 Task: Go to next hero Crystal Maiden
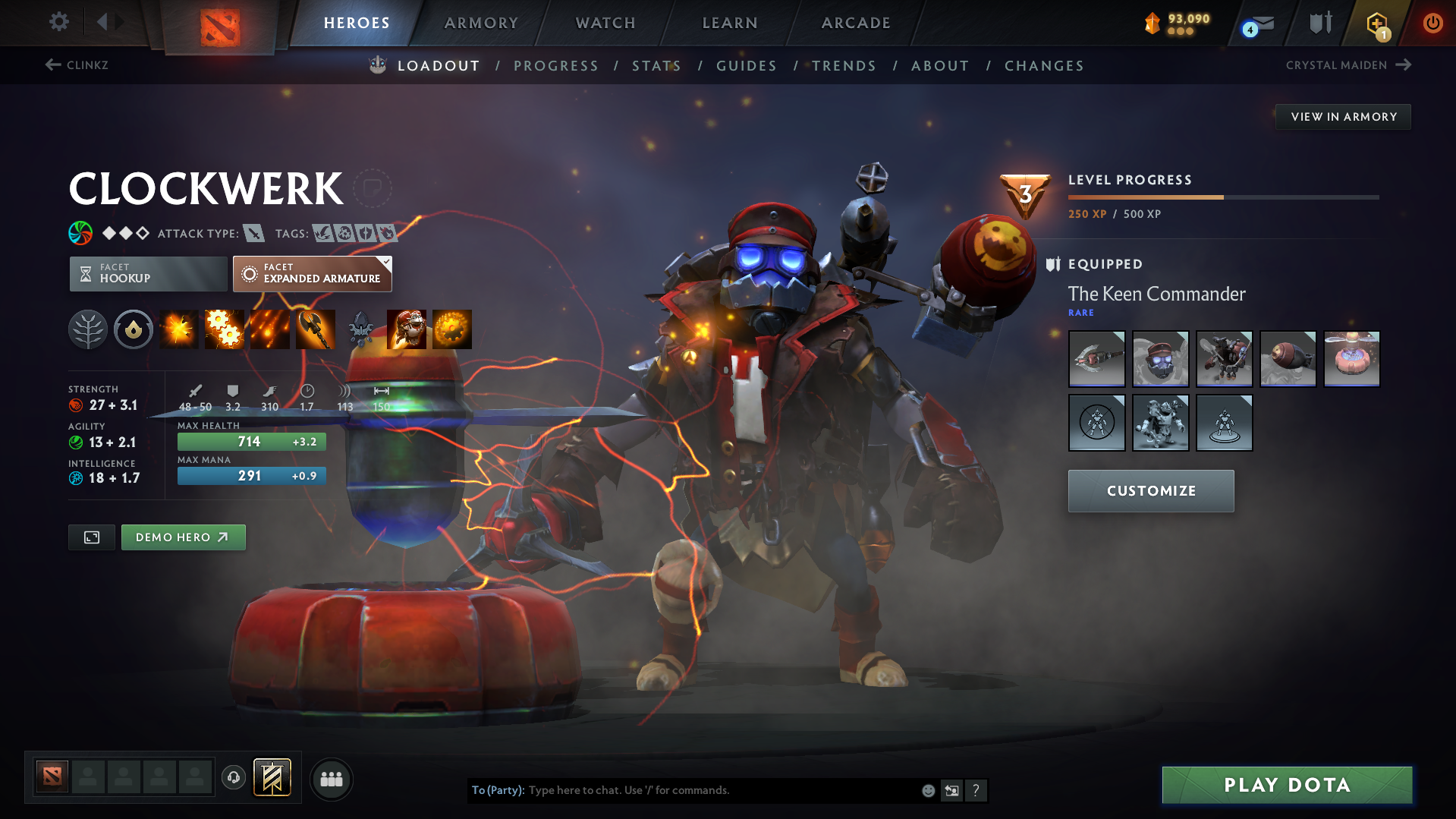[1348, 65]
